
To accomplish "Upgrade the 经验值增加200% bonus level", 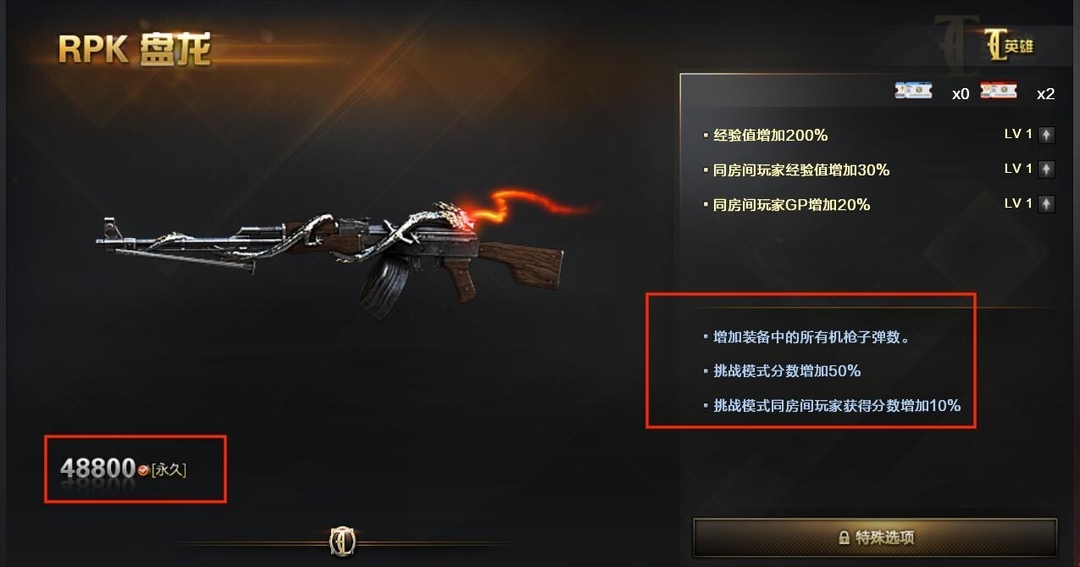I will point(1046,135).
